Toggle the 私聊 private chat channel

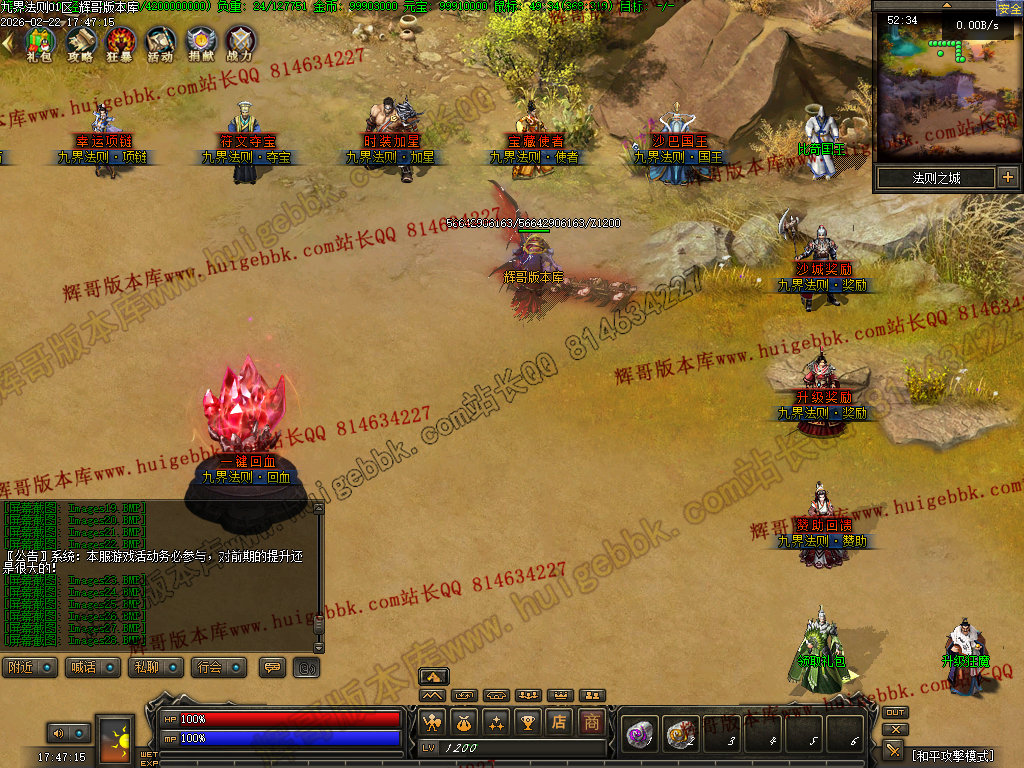click(x=155, y=667)
